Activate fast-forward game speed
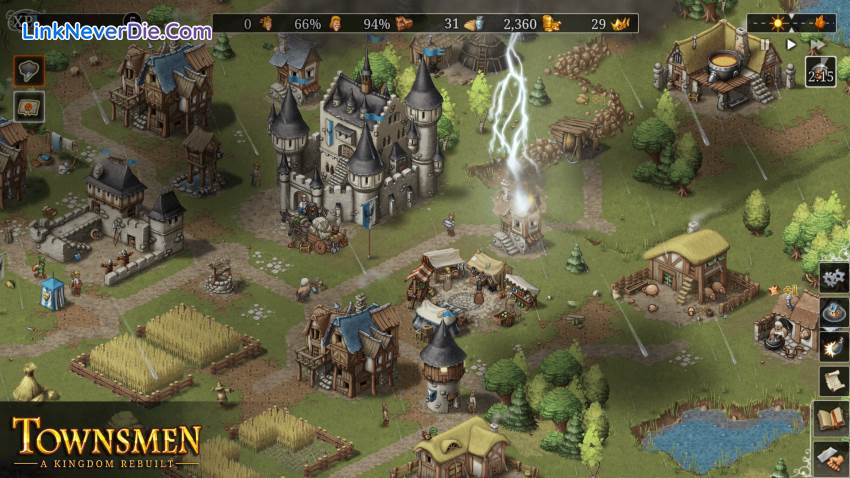 point(817,45)
